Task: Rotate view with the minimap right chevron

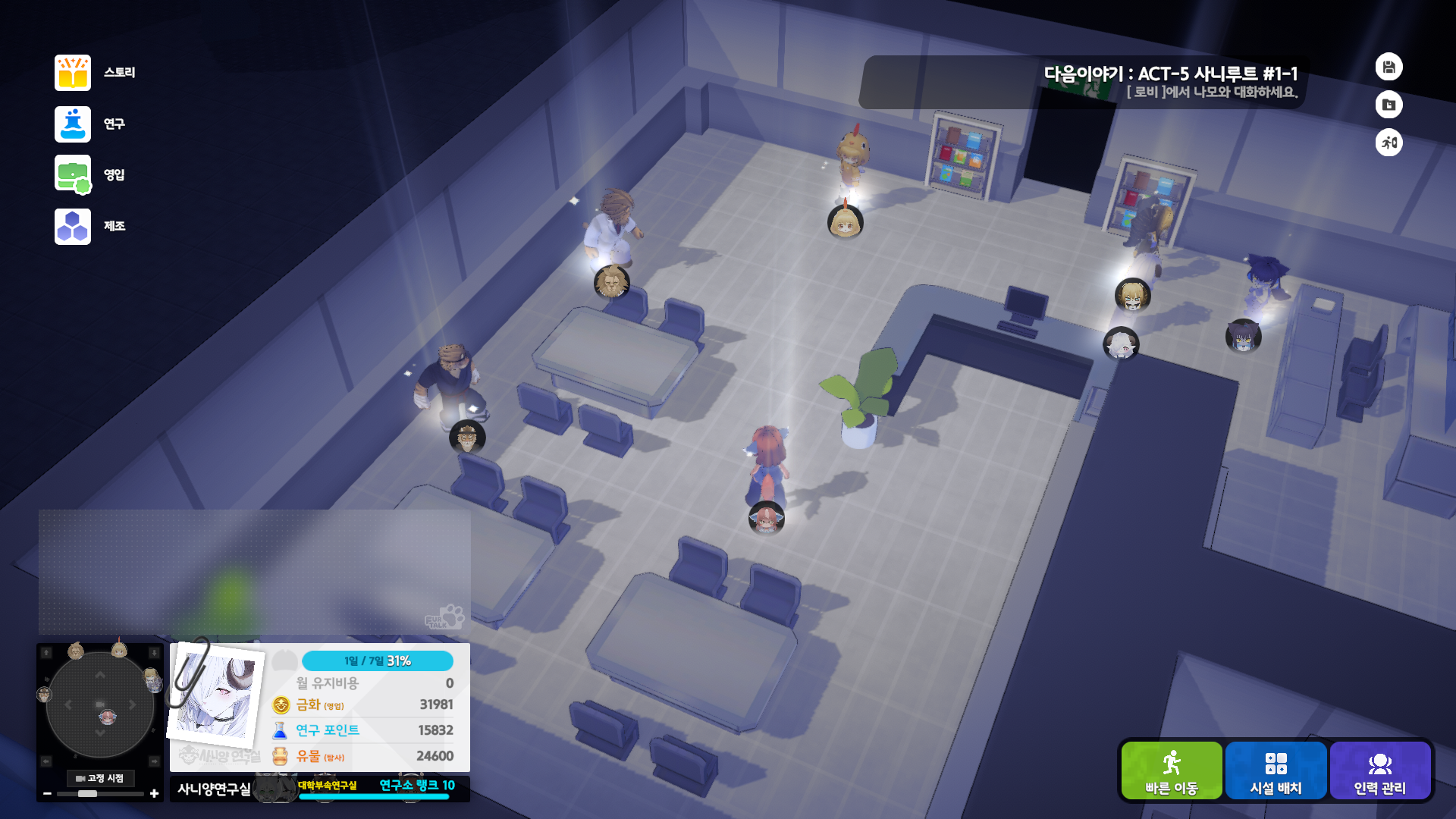Action: click(x=133, y=704)
